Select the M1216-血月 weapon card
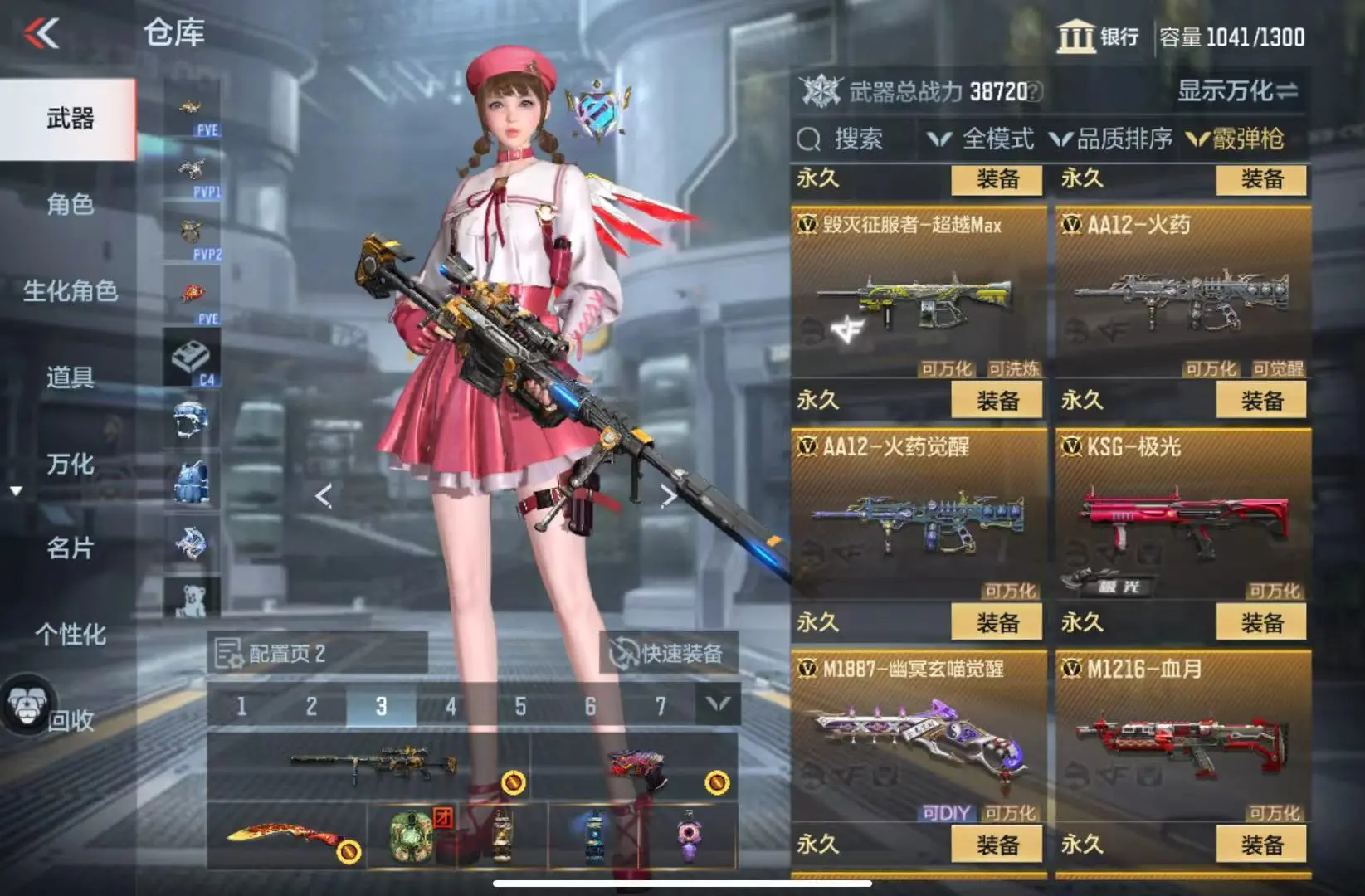The image size is (1365, 896). (1182, 737)
